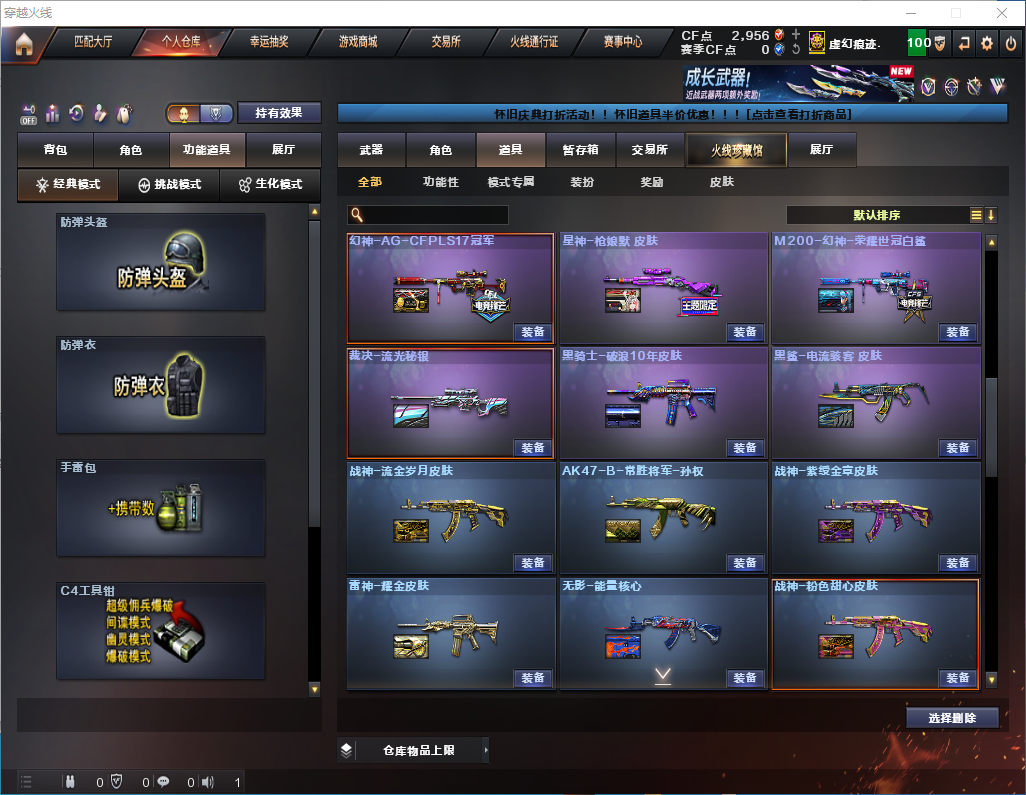Screen dimensions: 1026x795
Task: Select the 挑战模式 challenge mode tab
Action: [170, 185]
